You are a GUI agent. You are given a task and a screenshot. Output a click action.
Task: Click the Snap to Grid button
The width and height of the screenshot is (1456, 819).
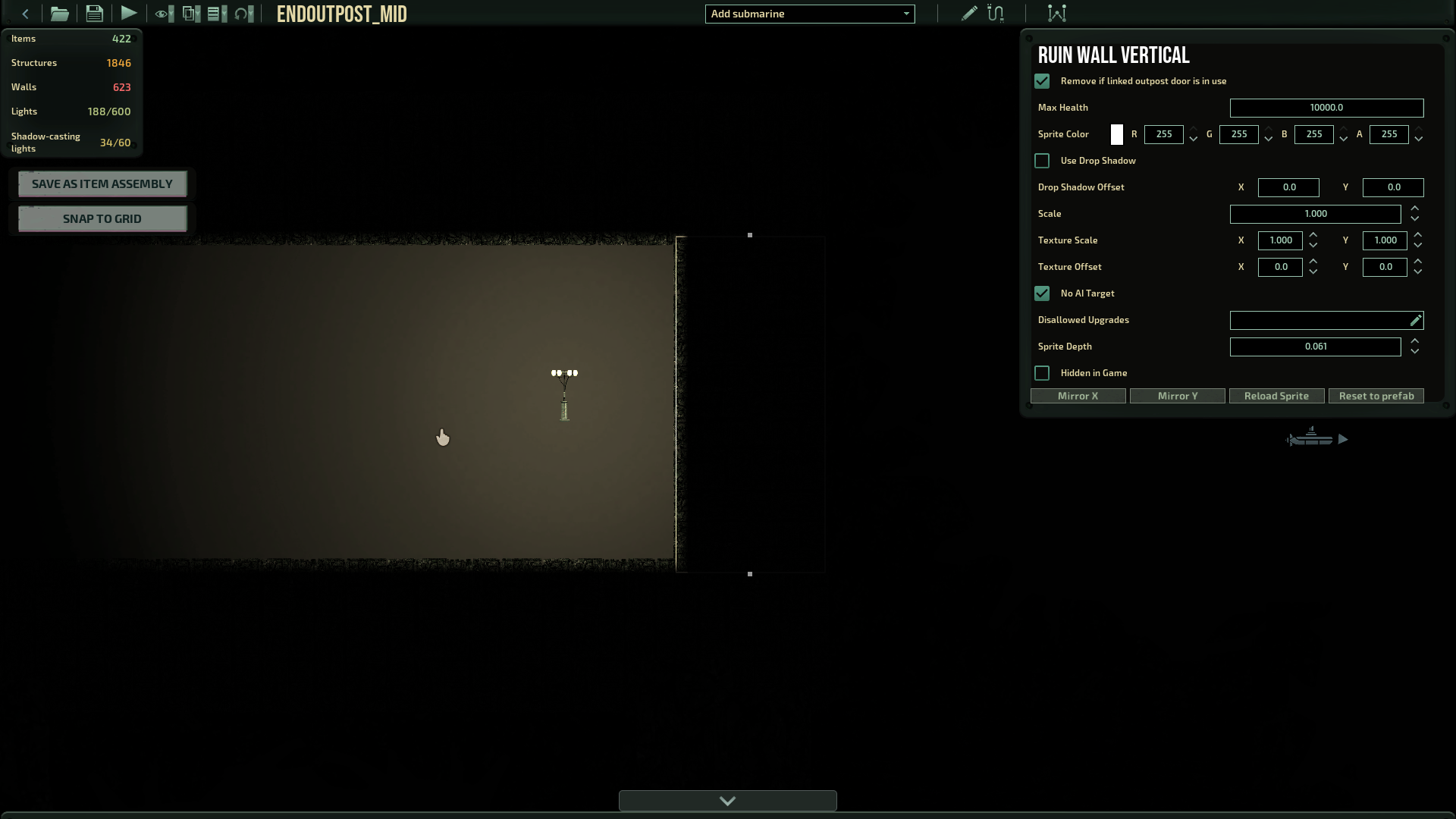point(102,218)
